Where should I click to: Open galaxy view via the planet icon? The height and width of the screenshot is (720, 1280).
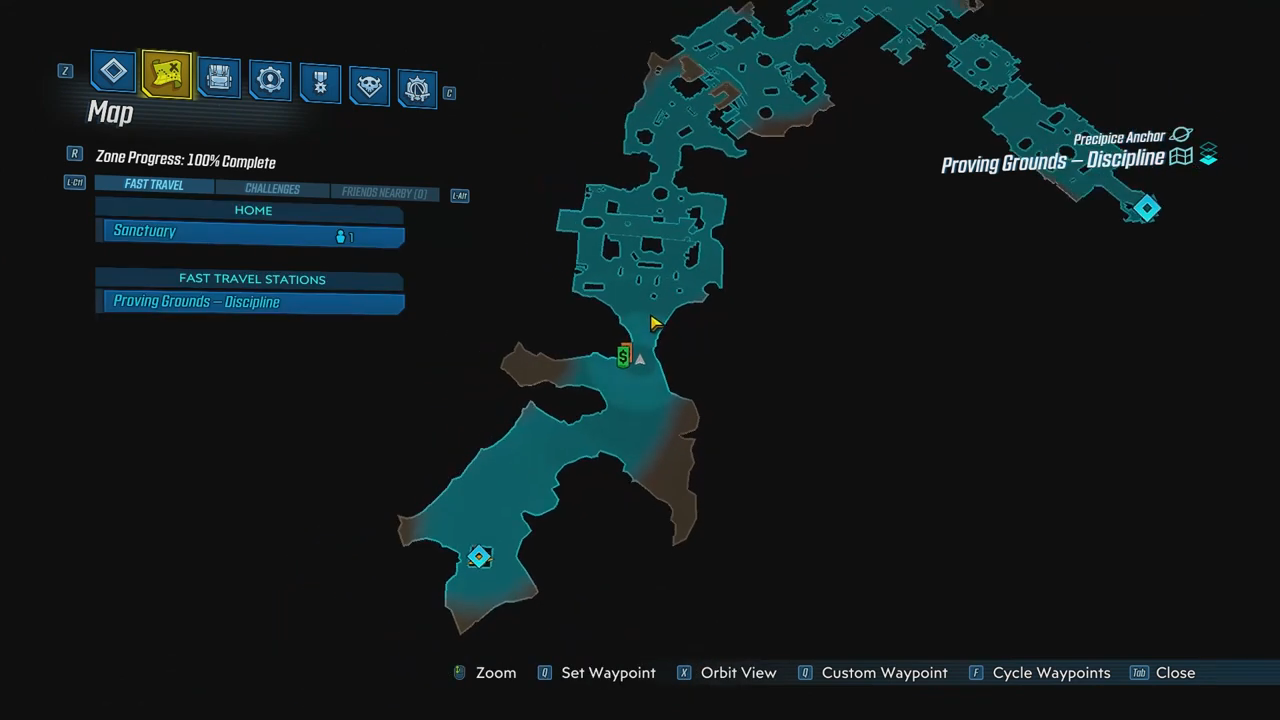(1181, 135)
